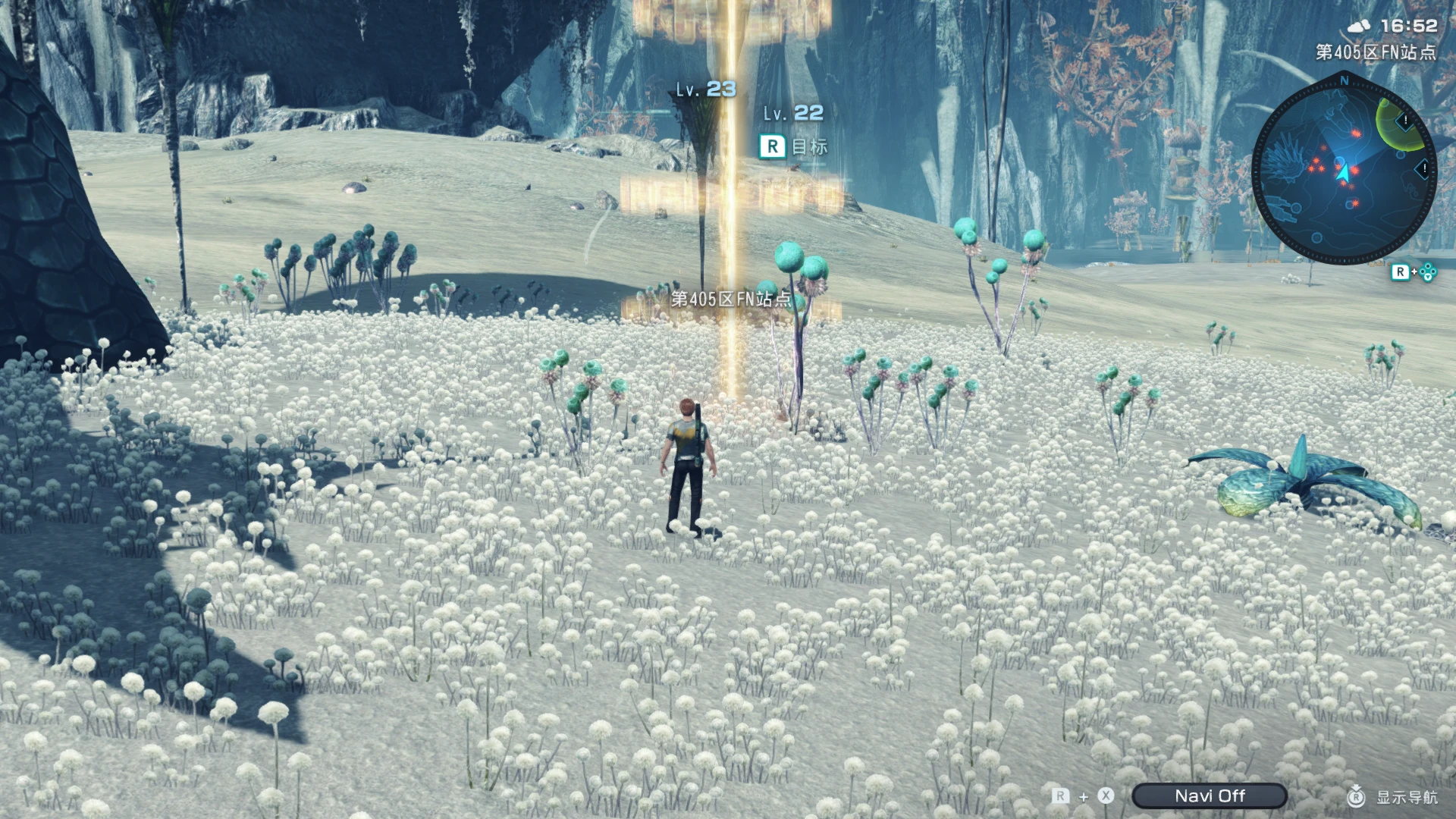The image size is (1456, 819).
Task: Expand the lower exclamation marker beside minimap
Action: click(1423, 168)
